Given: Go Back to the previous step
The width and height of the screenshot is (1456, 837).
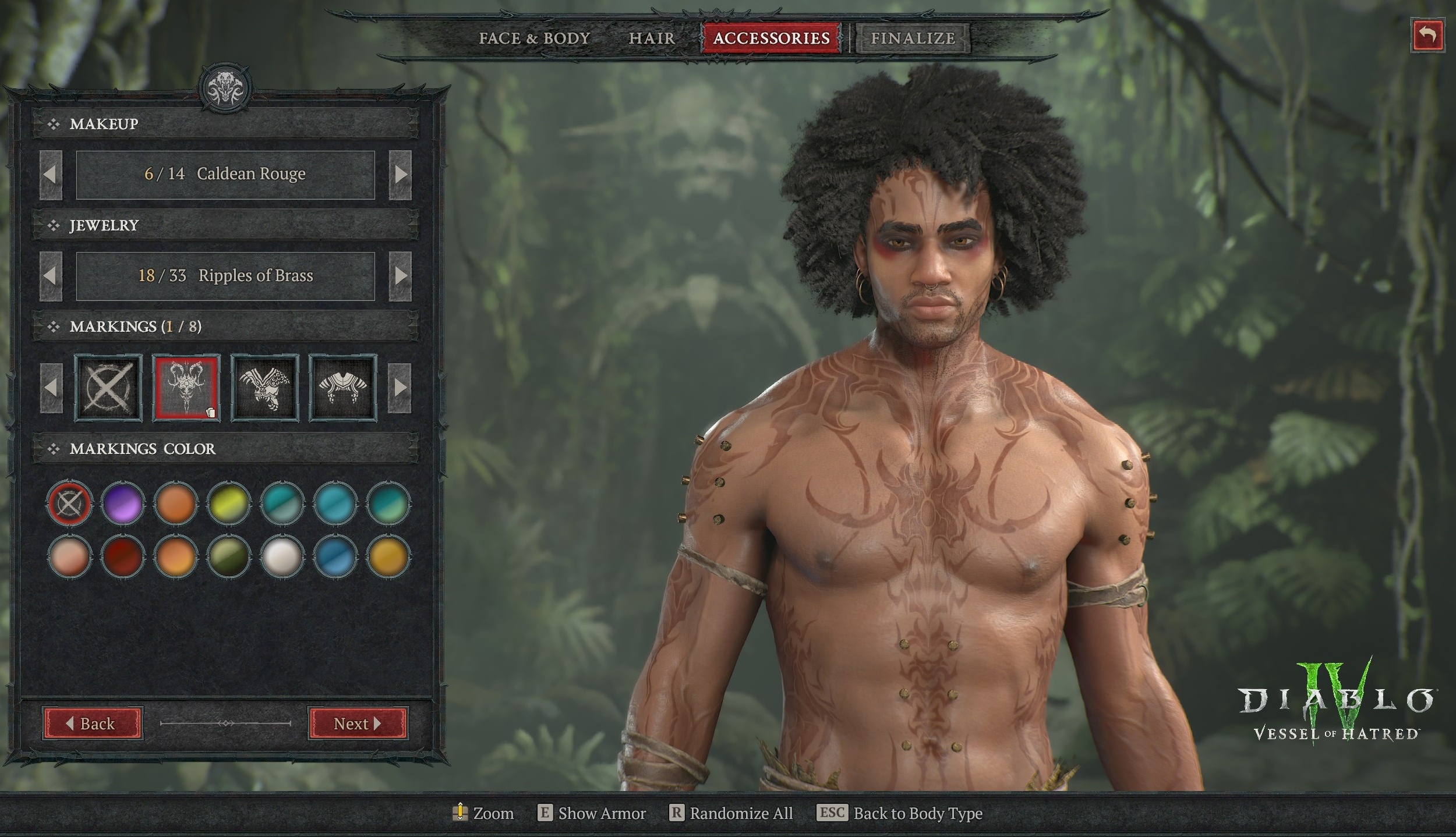Looking at the screenshot, I should pos(92,723).
